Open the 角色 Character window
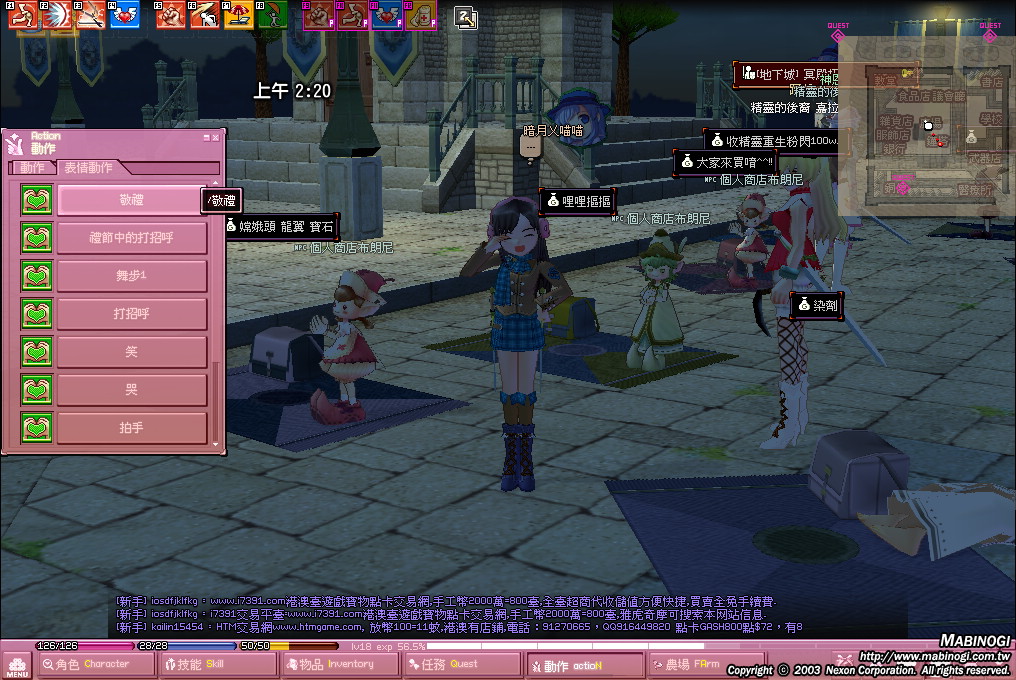Screen dimensions: 1016x680 [96, 664]
